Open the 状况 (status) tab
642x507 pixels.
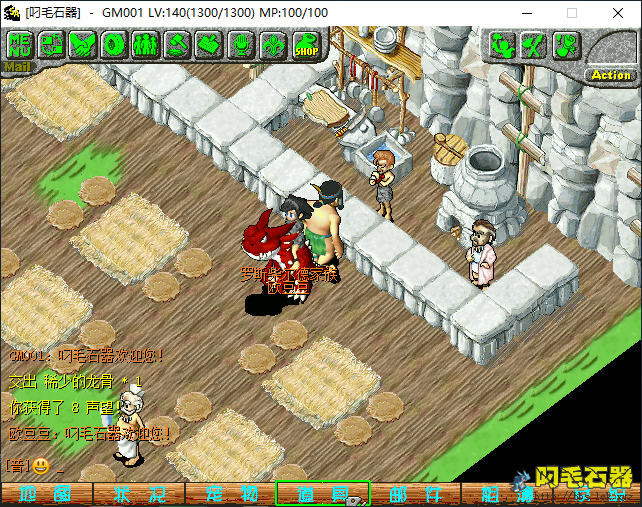point(139,494)
